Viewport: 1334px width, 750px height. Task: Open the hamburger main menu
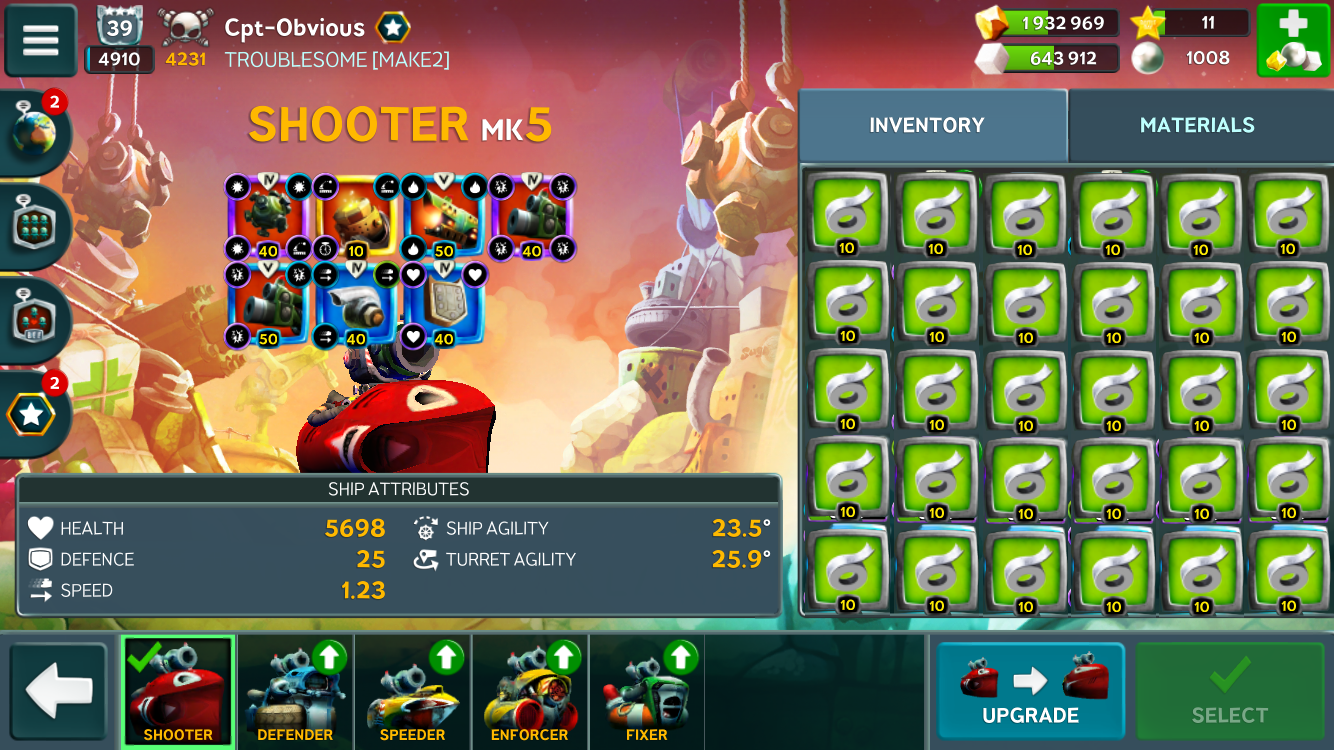click(x=41, y=40)
